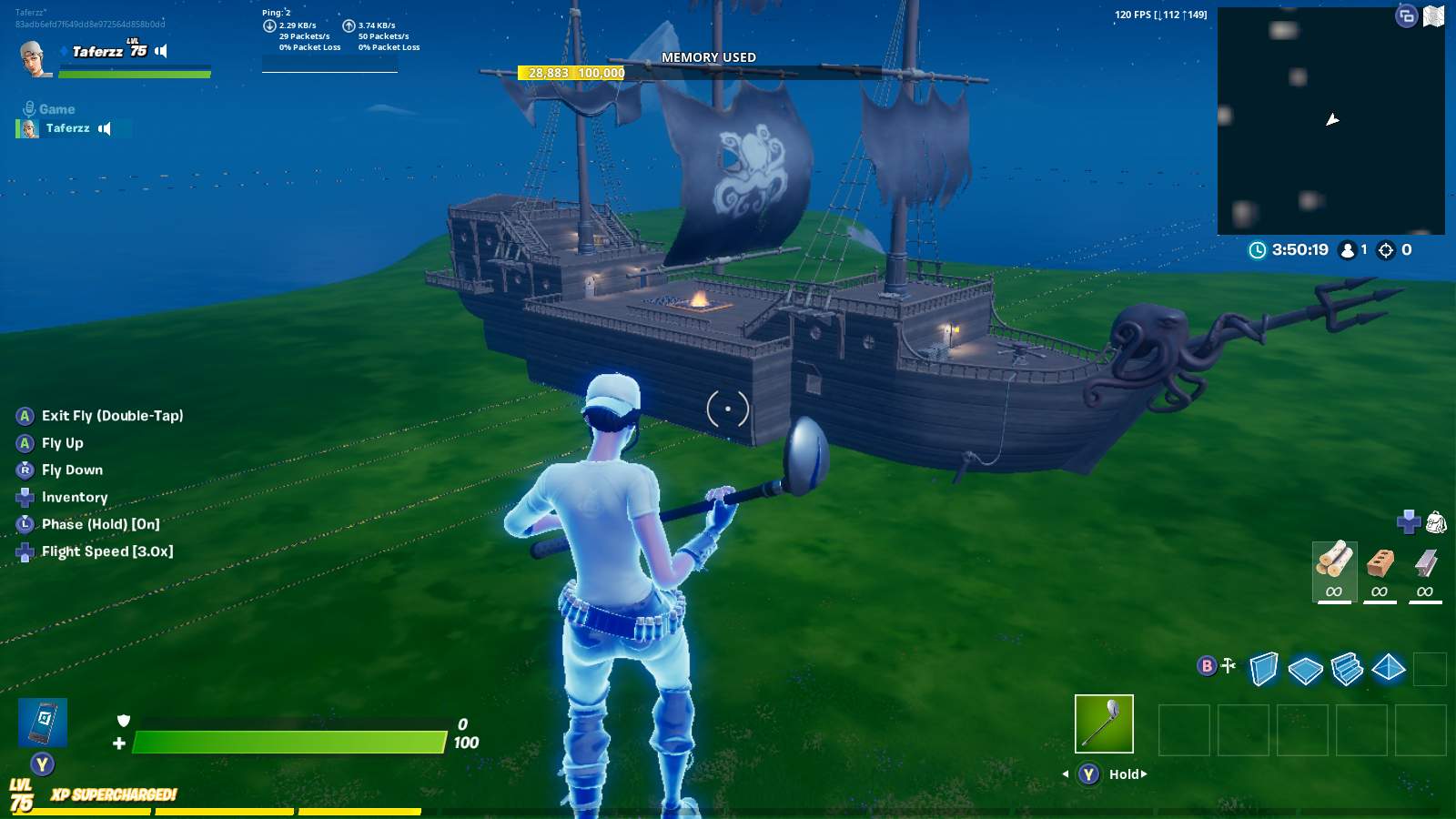Toggle the speaker icon on the player banner
This screenshot has width=1456, height=819.
coord(161,51)
